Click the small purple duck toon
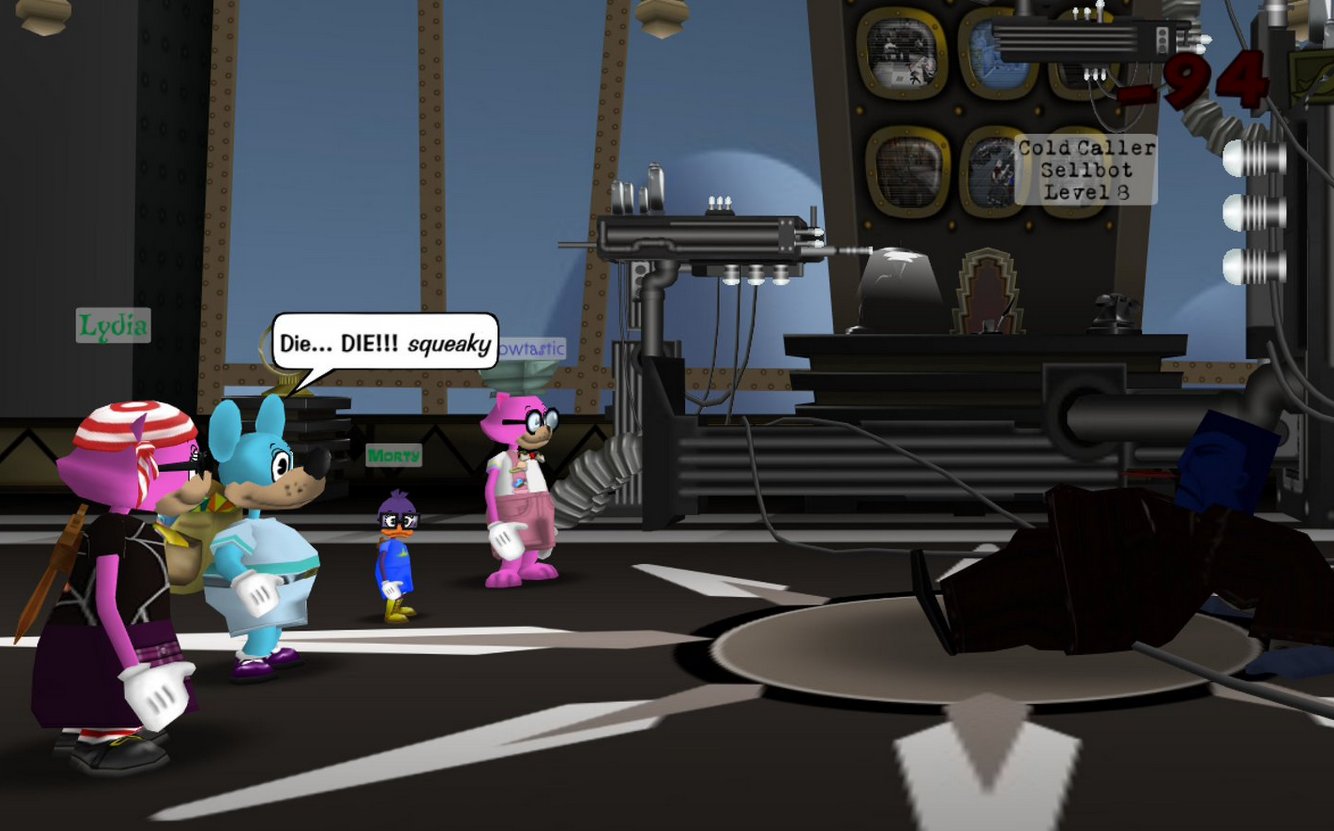The width and height of the screenshot is (1334, 831). 395,545
